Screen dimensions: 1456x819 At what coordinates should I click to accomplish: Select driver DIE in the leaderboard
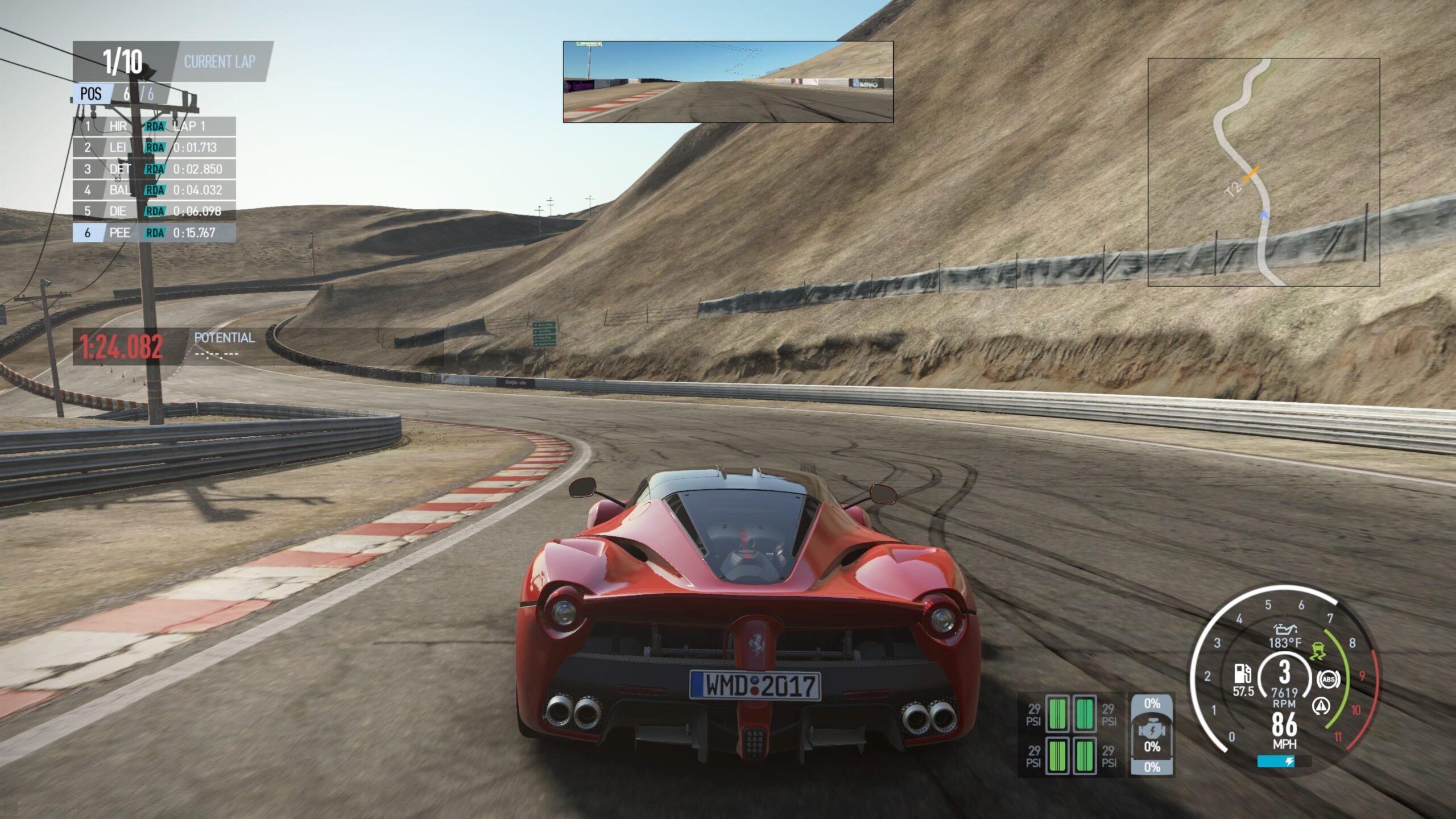[154, 211]
